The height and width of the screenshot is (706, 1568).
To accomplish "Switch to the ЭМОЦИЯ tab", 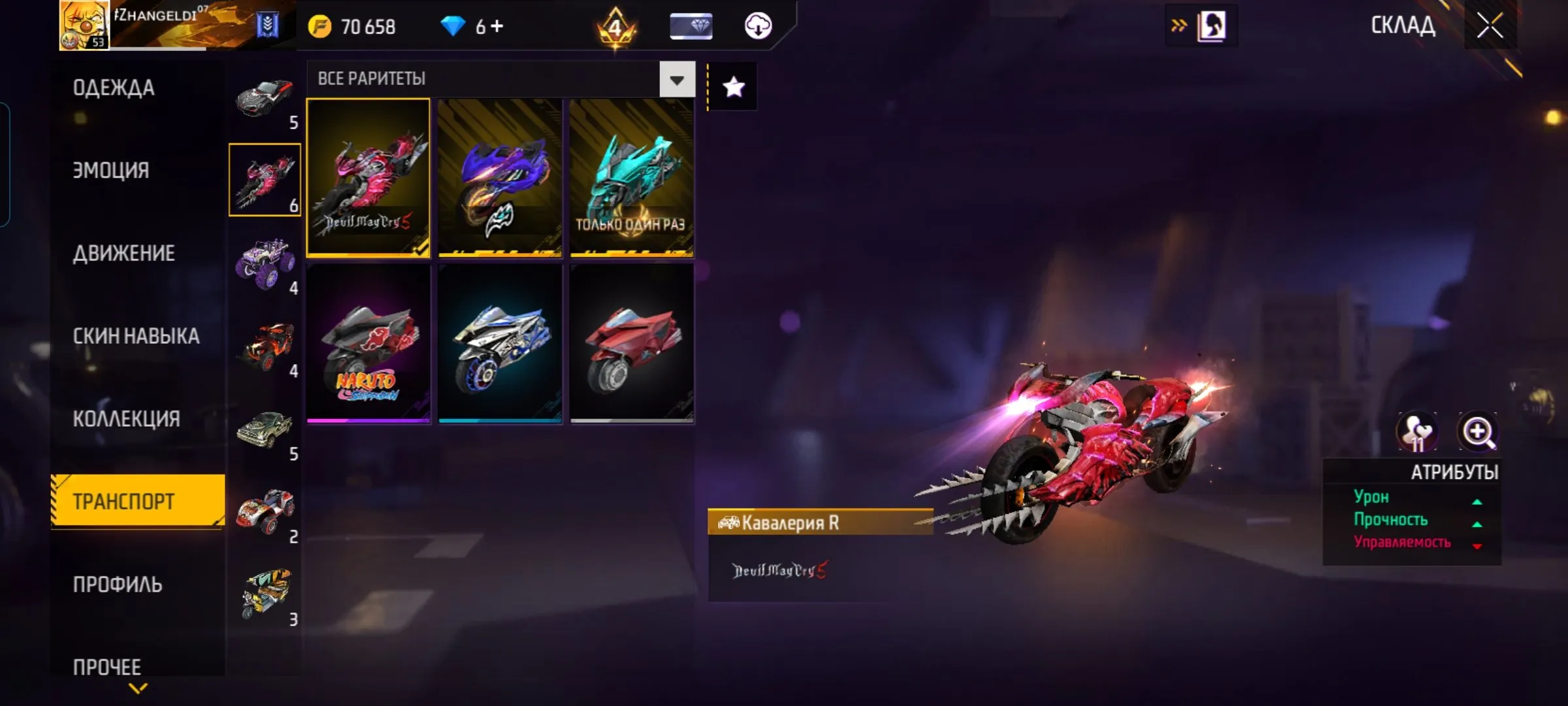I will (111, 170).
